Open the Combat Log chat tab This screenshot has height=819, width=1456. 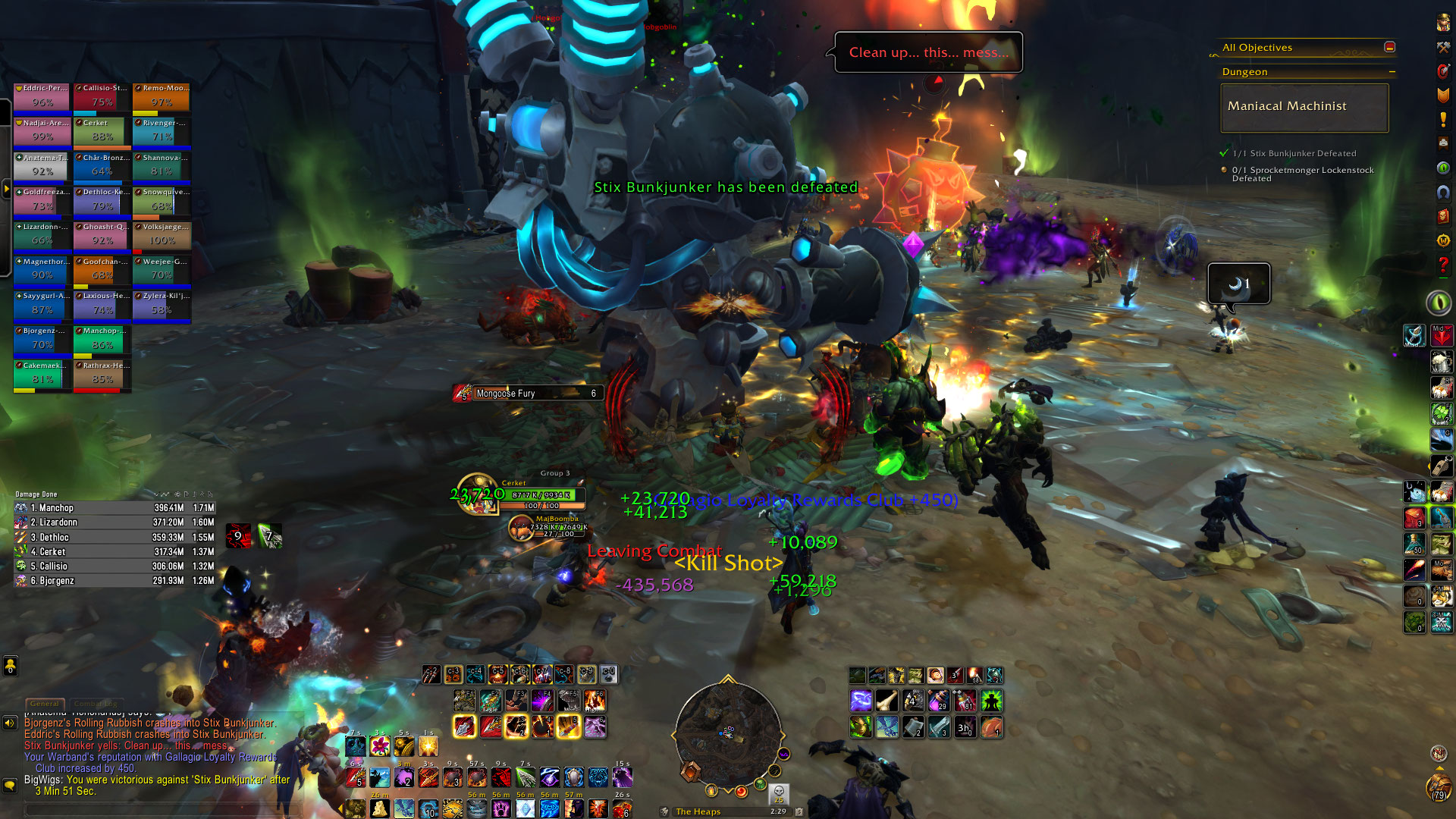click(x=95, y=704)
